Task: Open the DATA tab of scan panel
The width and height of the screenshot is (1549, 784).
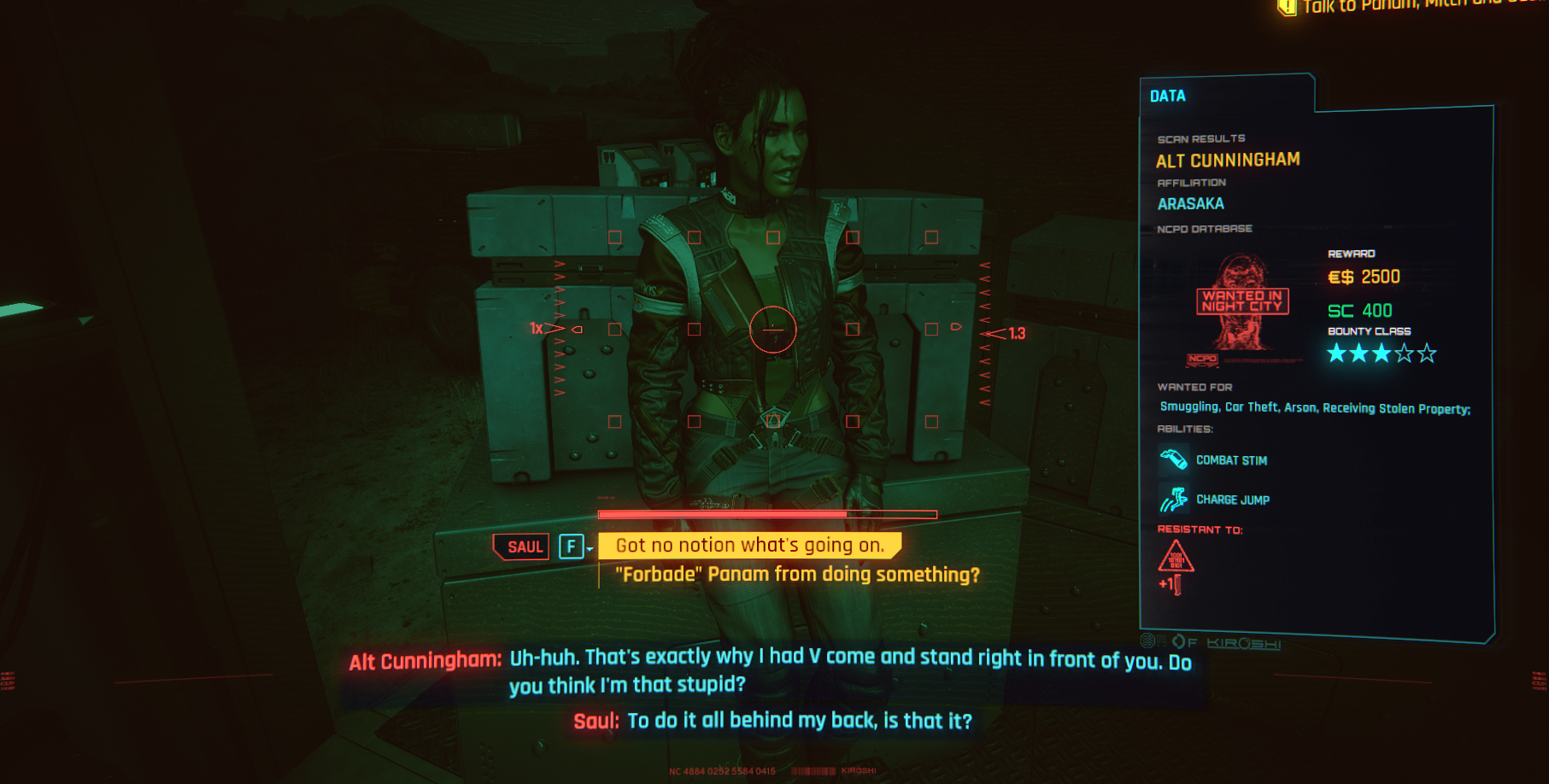Action: click(1167, 96)
